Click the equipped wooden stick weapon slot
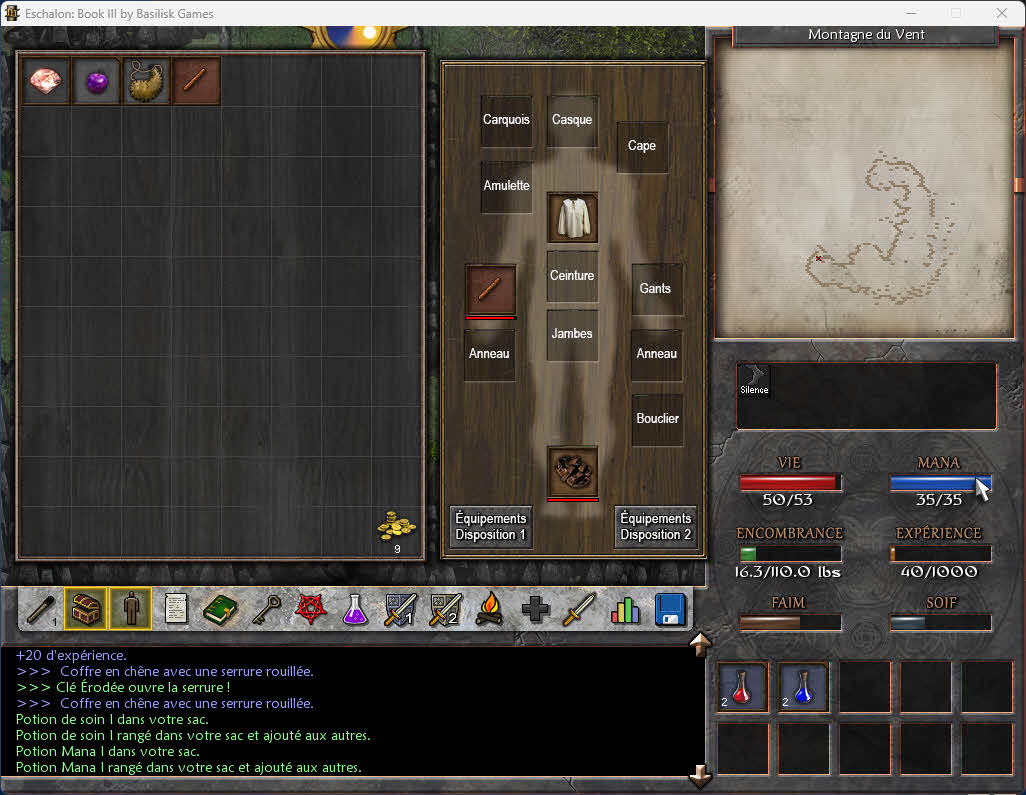Viewport: 1026px width, 795px height. coord(490,289)
